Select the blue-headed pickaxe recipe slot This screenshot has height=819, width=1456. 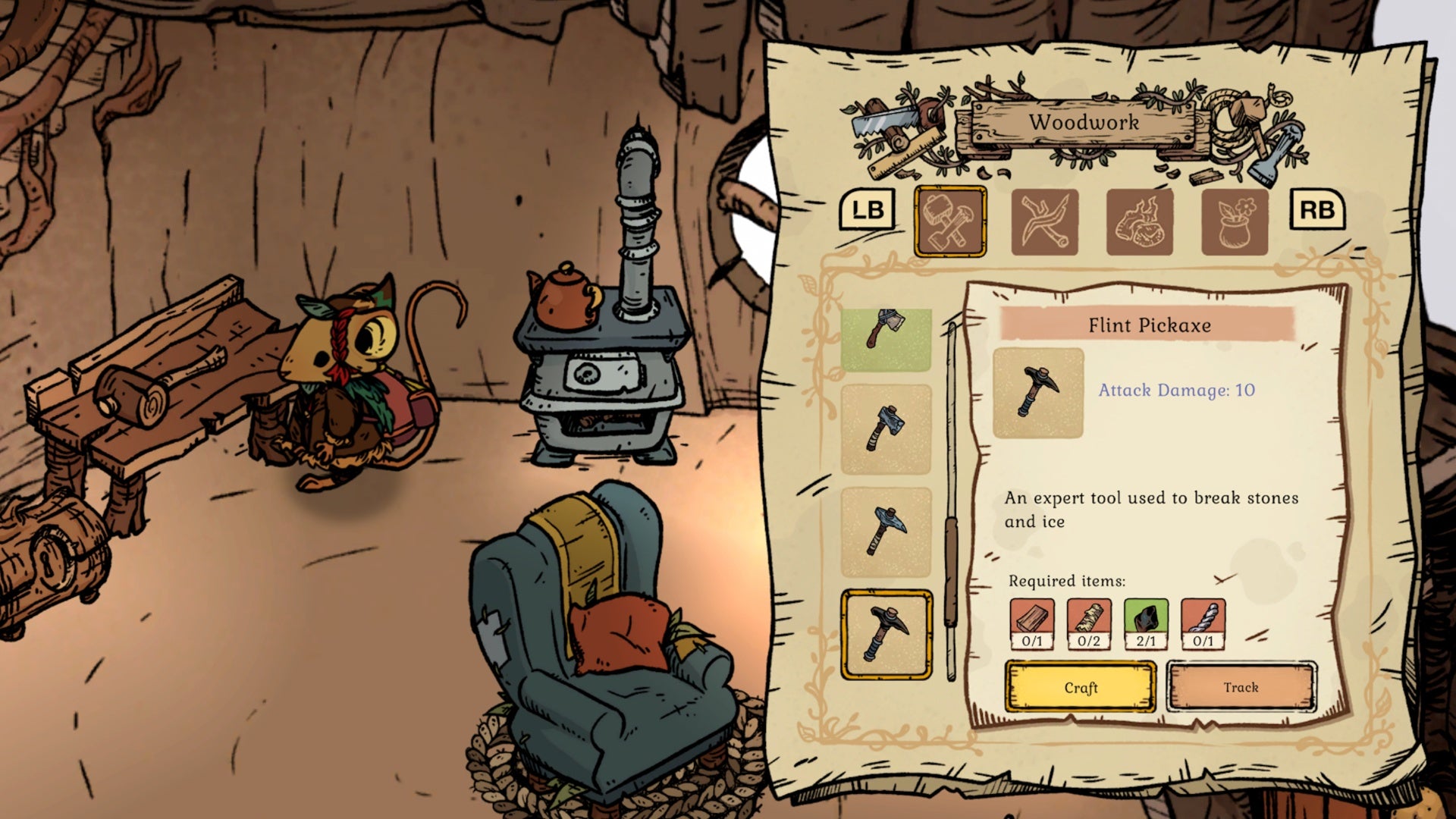(886, 532)
